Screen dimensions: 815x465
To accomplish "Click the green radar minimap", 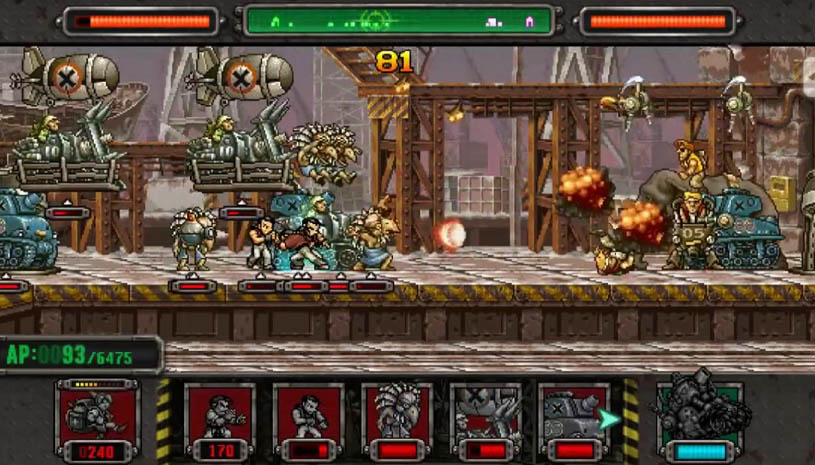I will point(398,20).
